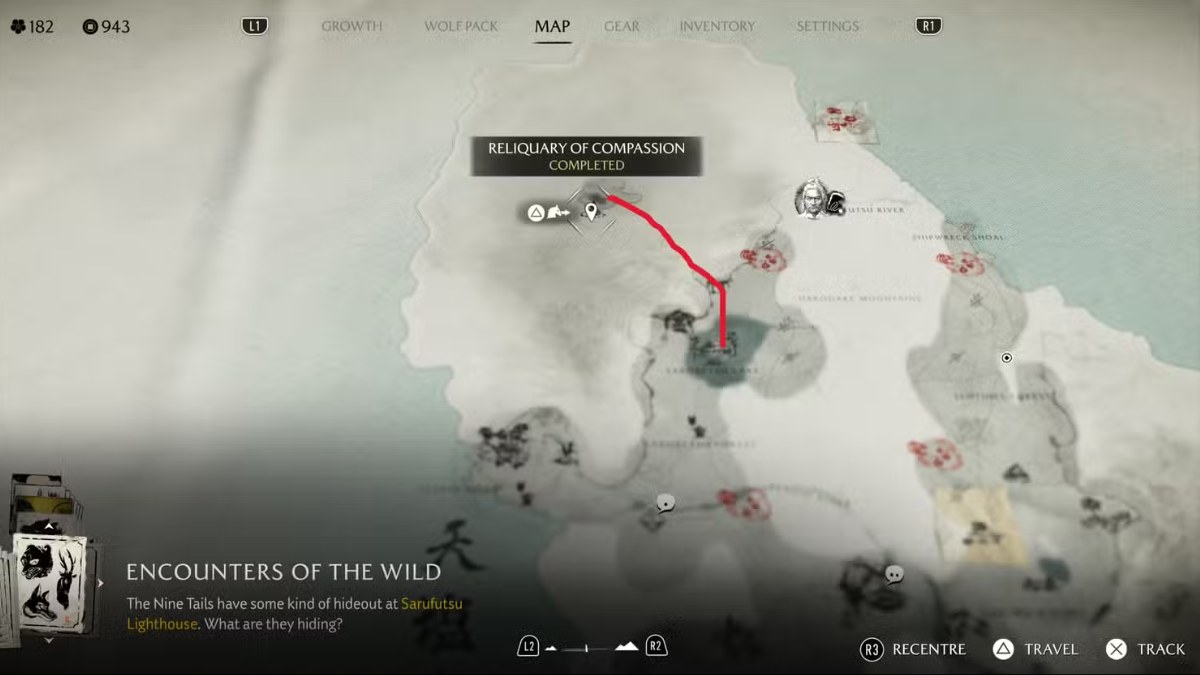Switch to the Growth tab
The image size is (1200, 675).
[x=351, y=26]
